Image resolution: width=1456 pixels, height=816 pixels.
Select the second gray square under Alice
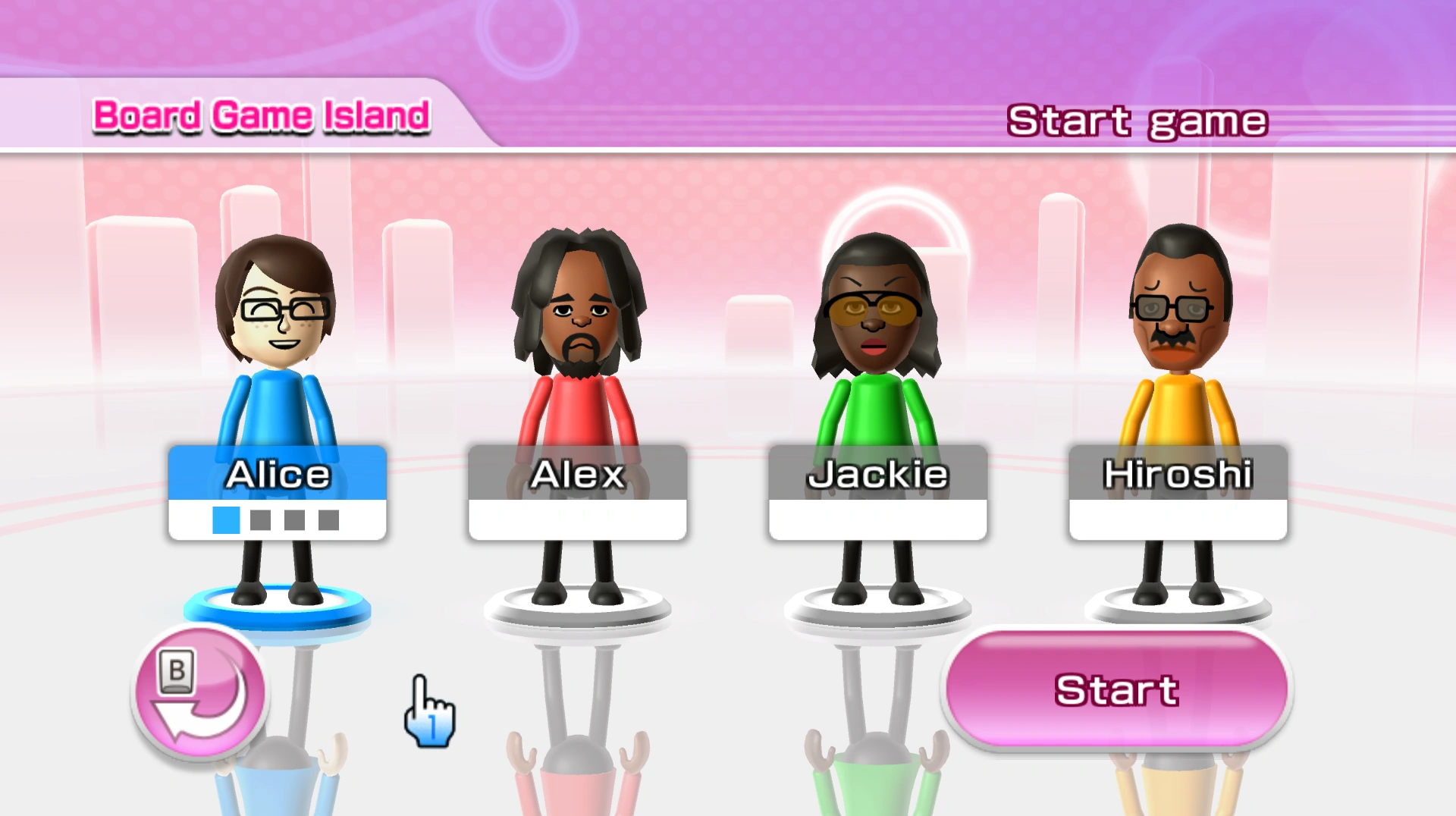(x=259, y=522)
